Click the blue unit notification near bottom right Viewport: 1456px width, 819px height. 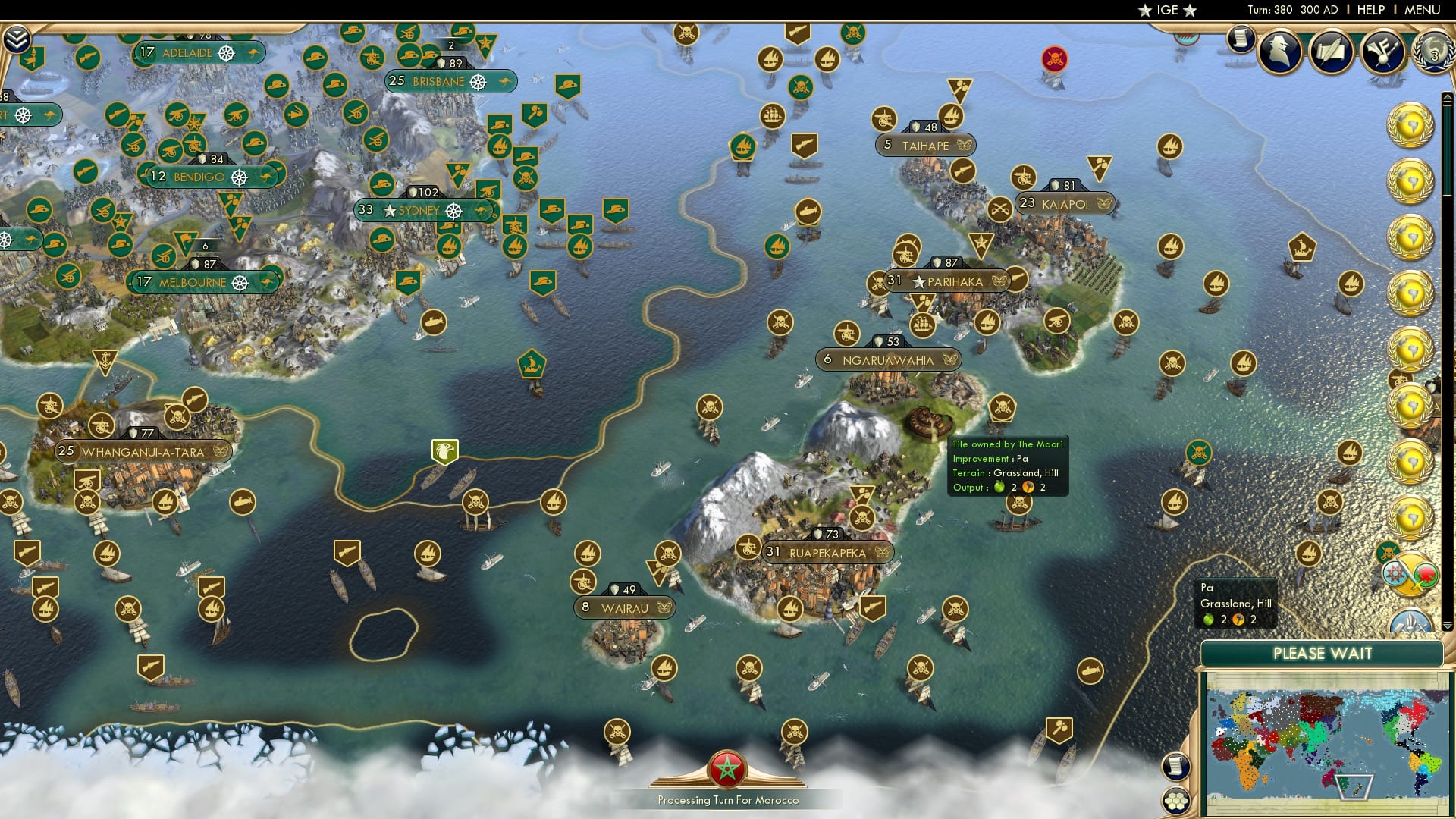coord(1409,623)
